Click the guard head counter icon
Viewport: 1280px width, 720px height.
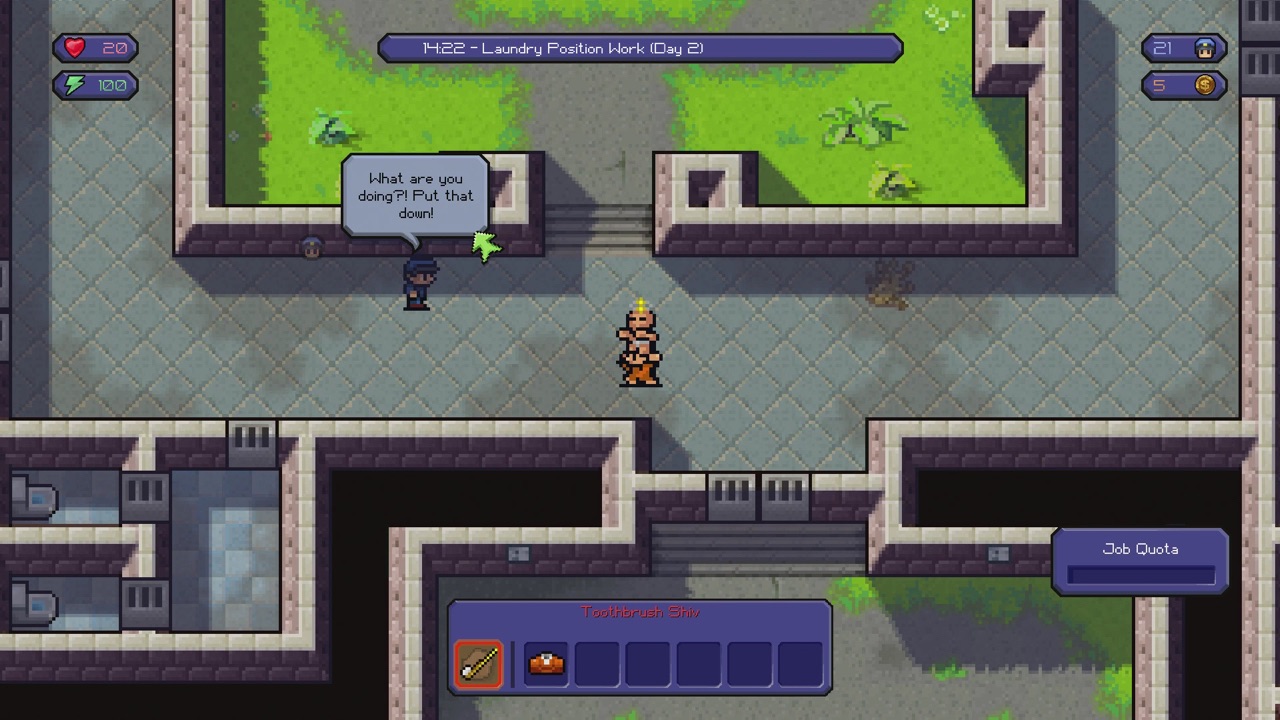point(1205,48)
